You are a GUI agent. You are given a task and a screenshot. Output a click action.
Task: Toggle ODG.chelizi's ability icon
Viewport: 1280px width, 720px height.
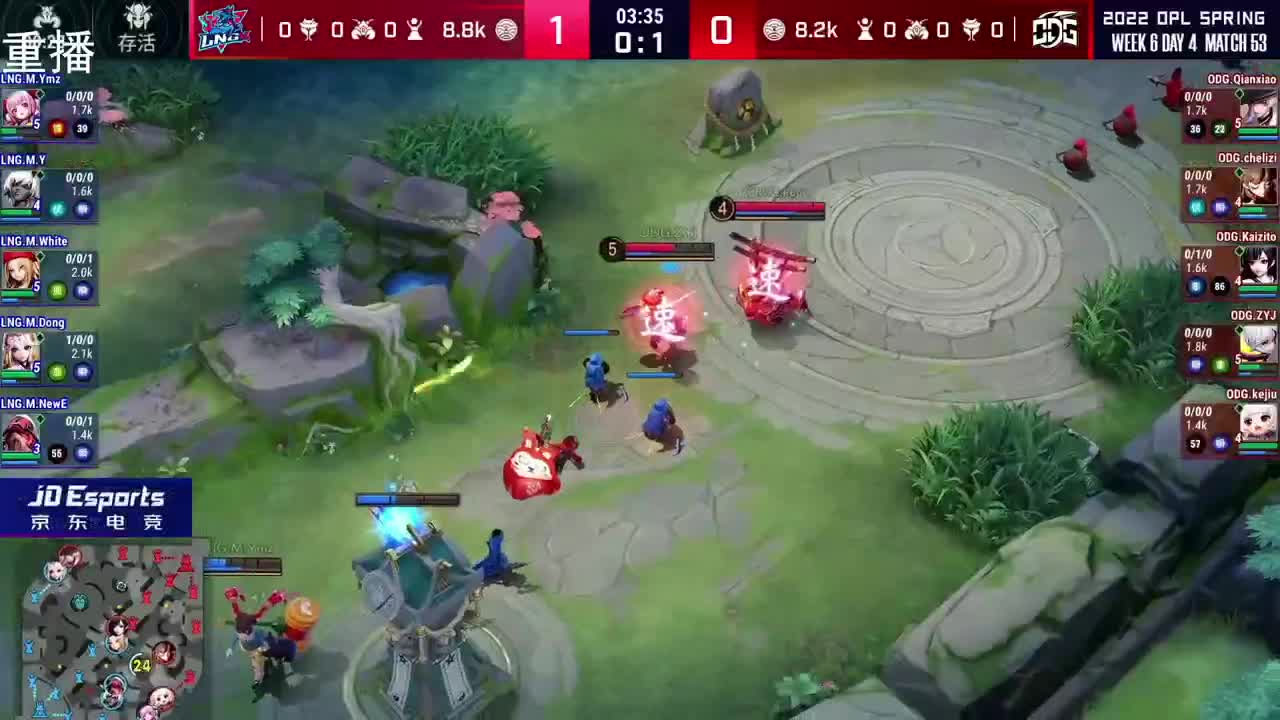pyautogui.click(x=1196, y=206)
